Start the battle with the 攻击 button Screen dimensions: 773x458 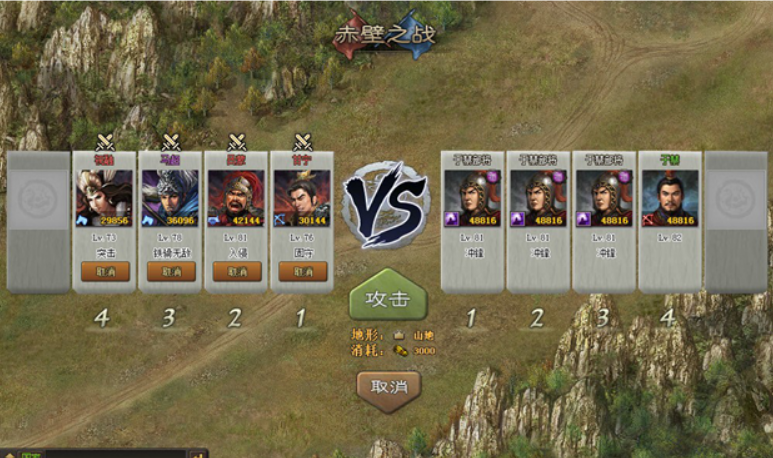click(387, 298)
